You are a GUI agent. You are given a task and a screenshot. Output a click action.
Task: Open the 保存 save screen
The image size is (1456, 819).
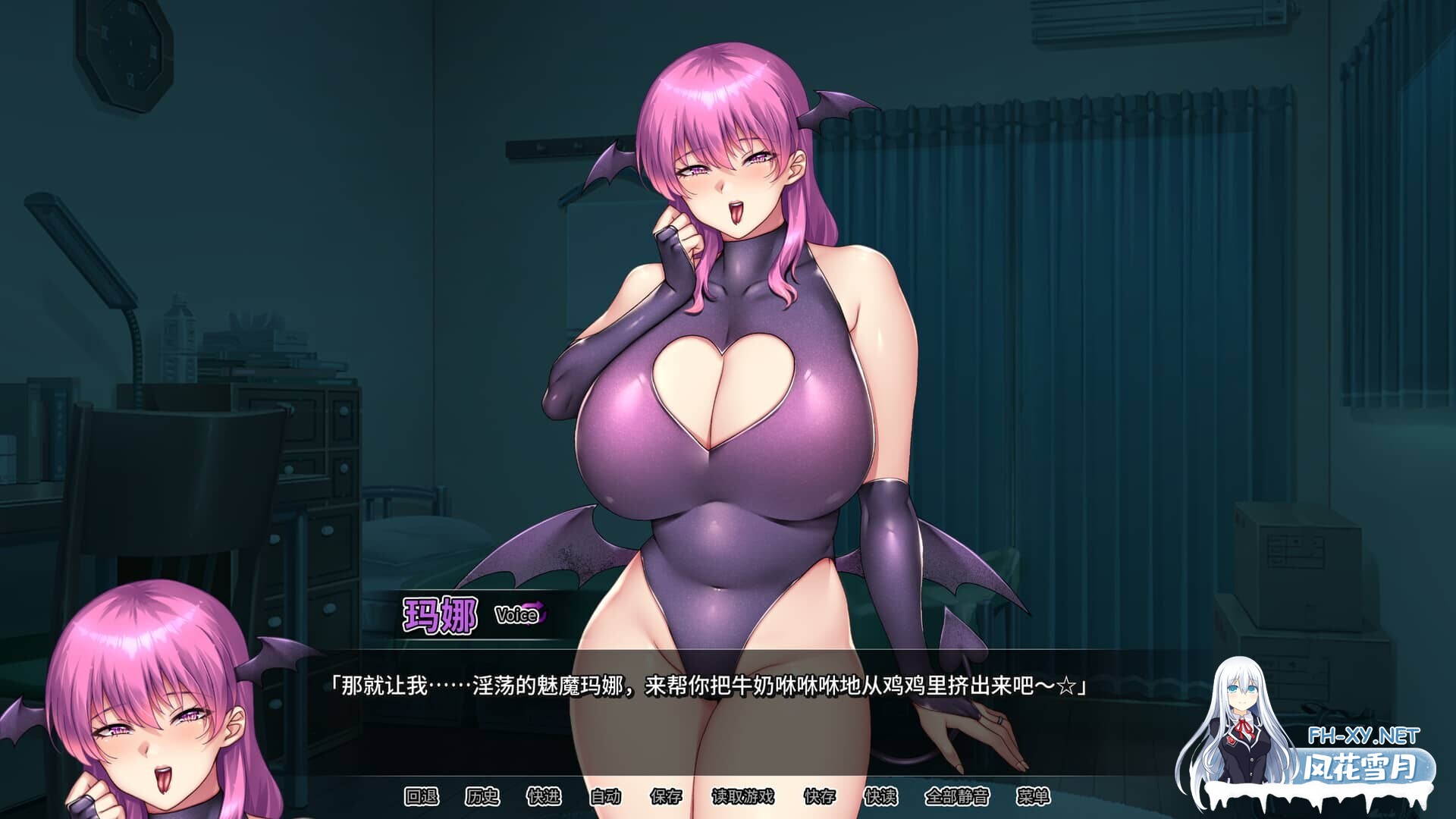(x=667, y=795)
